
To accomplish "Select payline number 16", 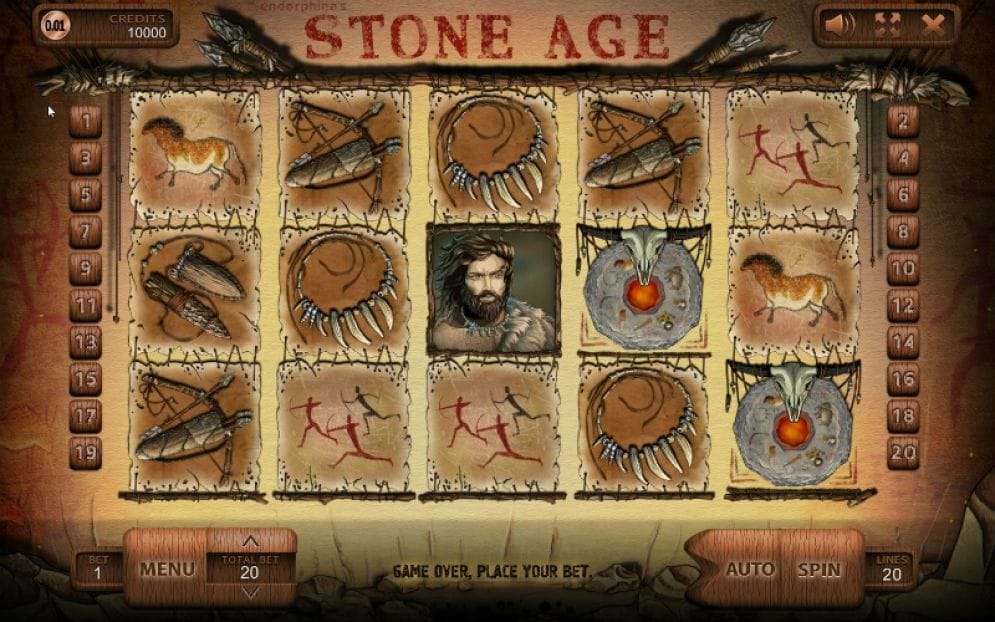I will click(903, 379).
